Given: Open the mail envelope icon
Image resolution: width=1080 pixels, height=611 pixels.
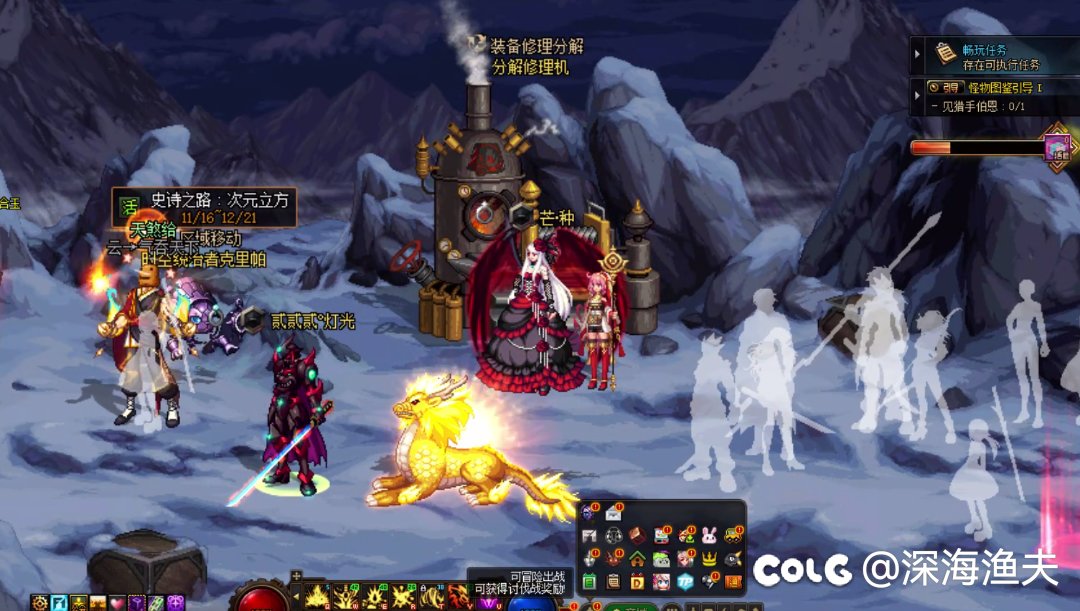Looking at the screenshot, I should pos(613,514).
